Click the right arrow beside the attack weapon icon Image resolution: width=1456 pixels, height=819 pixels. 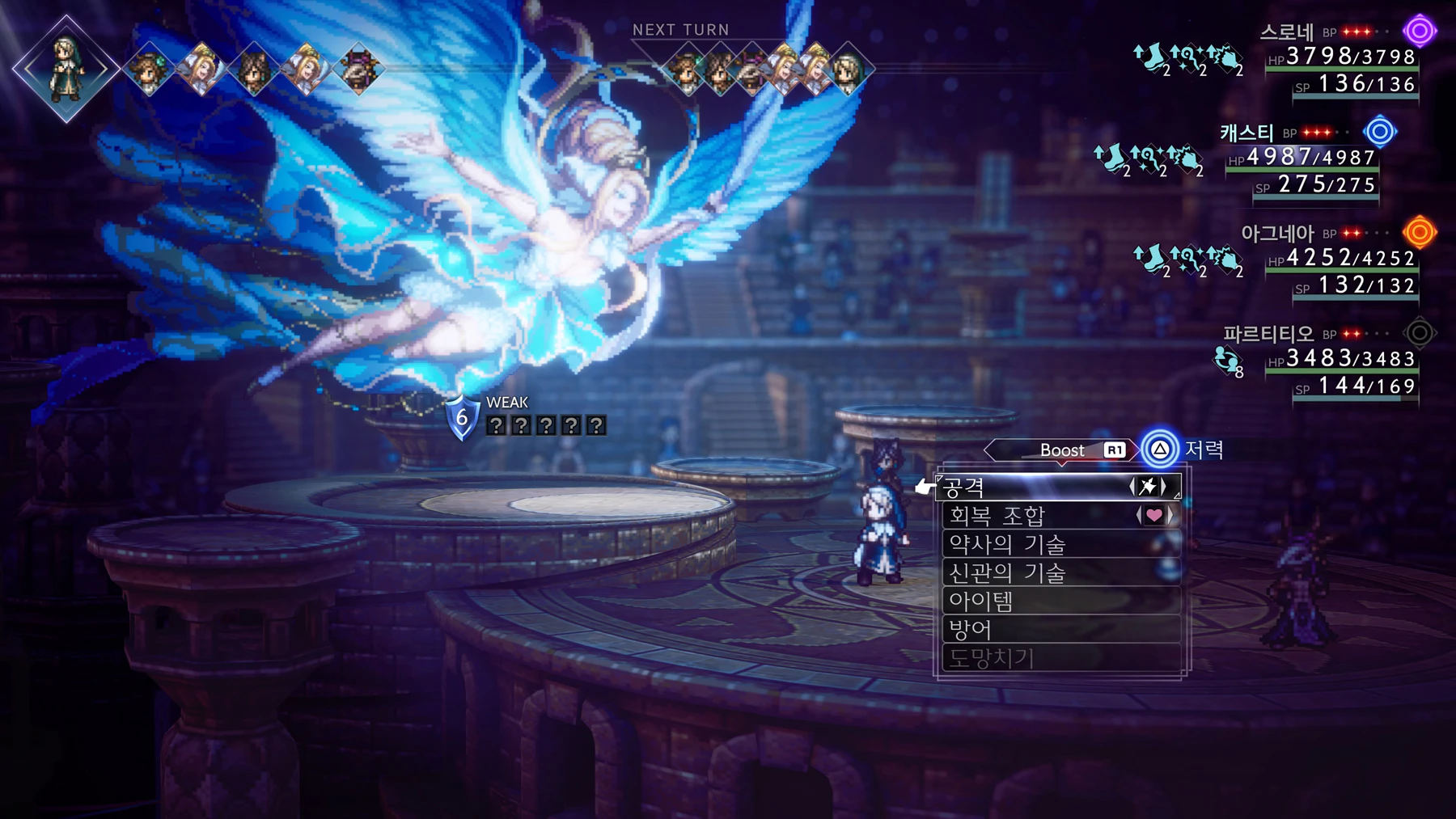(x=1165, y=487)
